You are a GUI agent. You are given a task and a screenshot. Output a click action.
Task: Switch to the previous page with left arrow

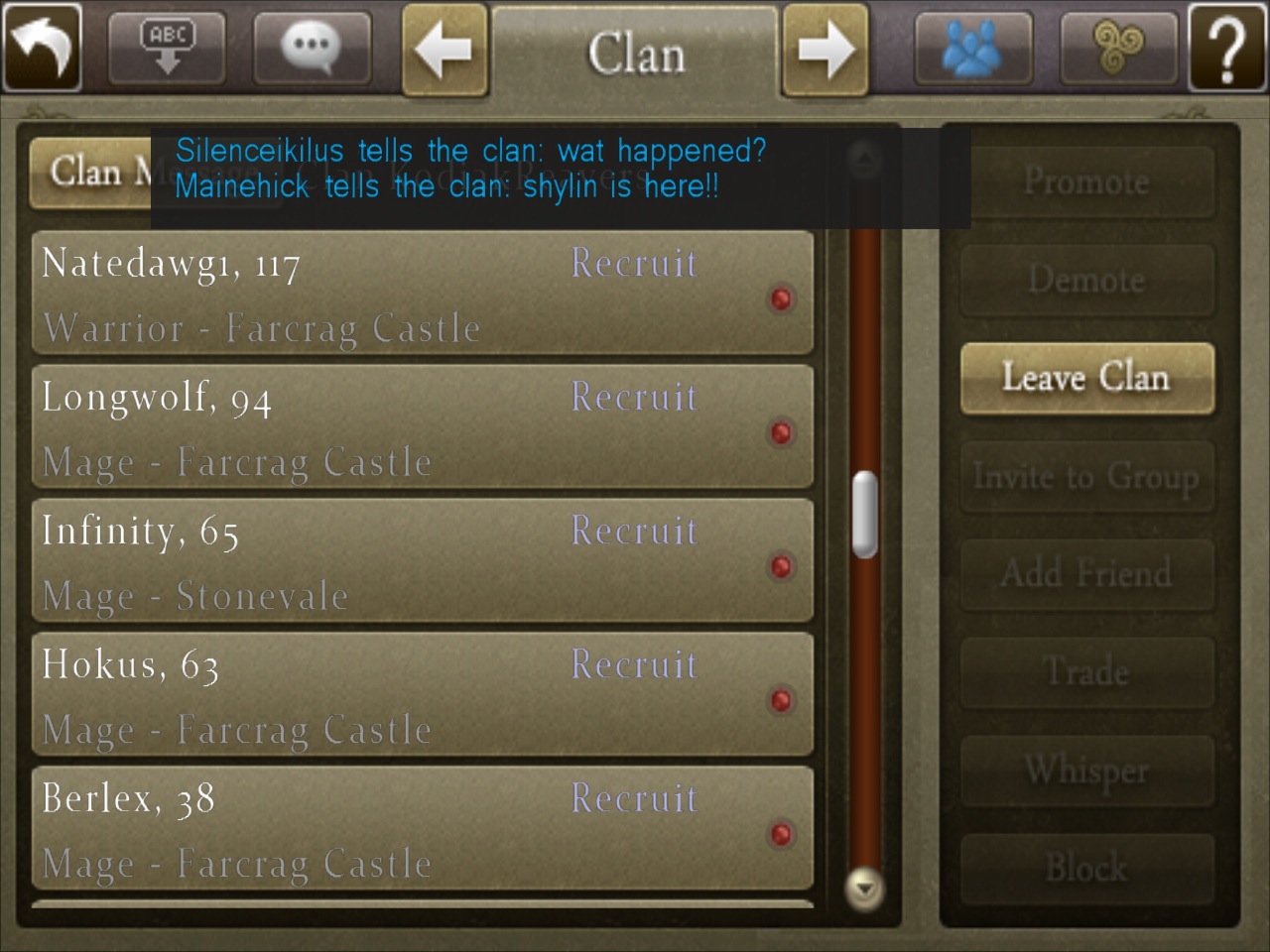pyautogui.click(x=444, y=49)
